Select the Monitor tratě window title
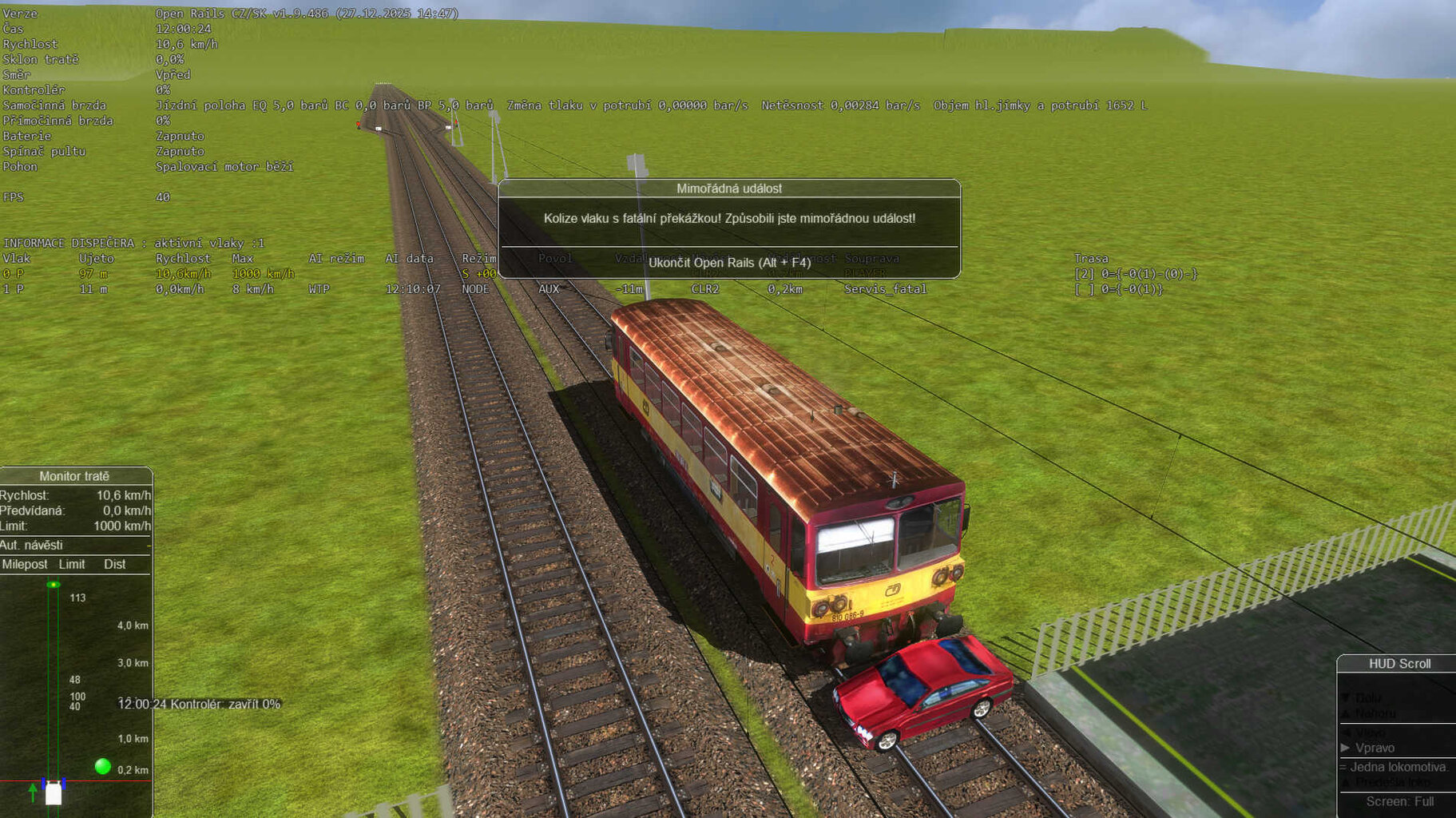The height and width of the screenshot is (818, 1456). point(74,476)
